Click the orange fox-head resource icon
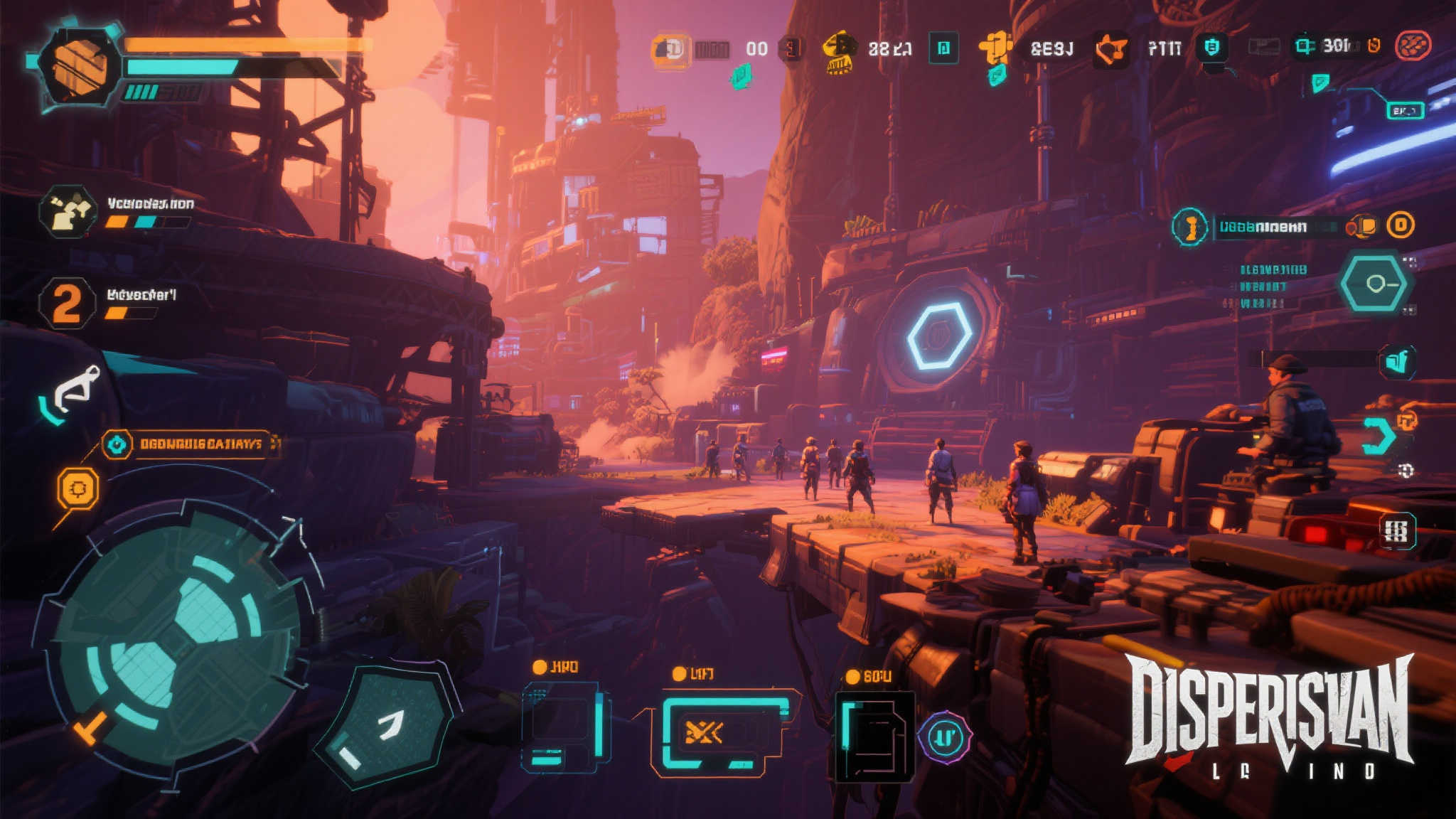The height and width of the screenshot is (819, 1456). tap(1110, 50)
